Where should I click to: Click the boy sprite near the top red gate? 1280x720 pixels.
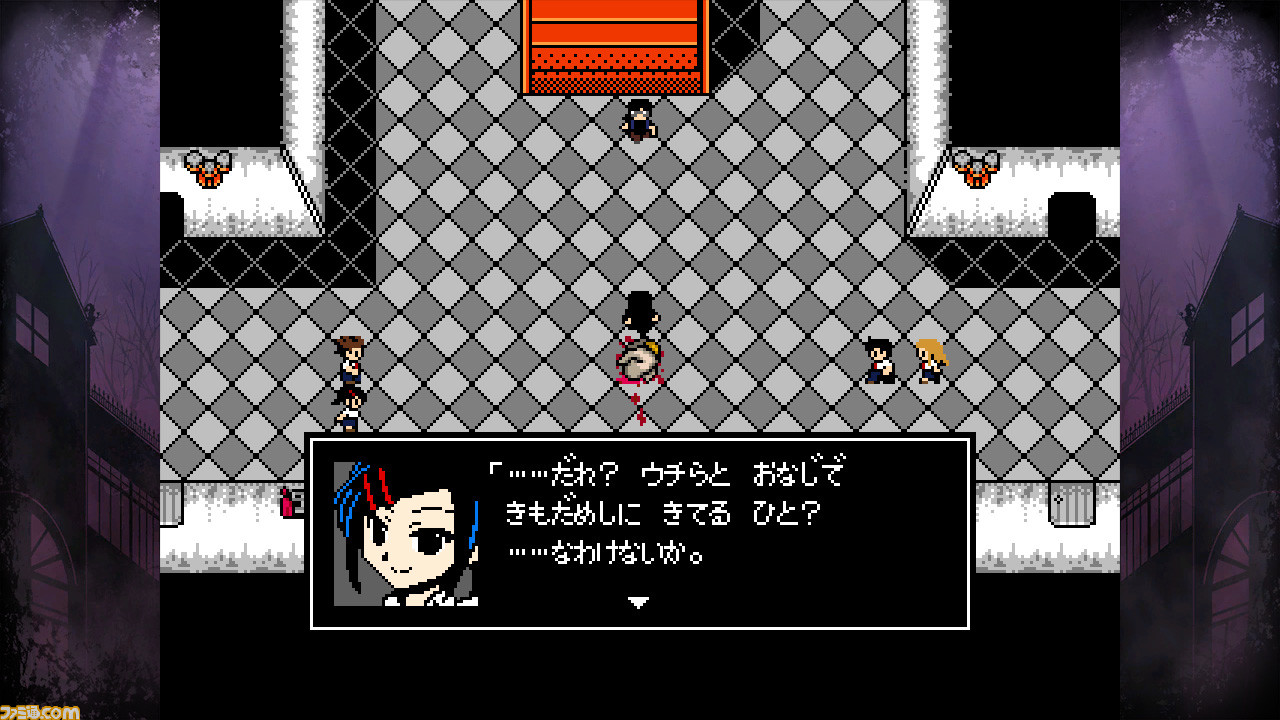[640, 118]
